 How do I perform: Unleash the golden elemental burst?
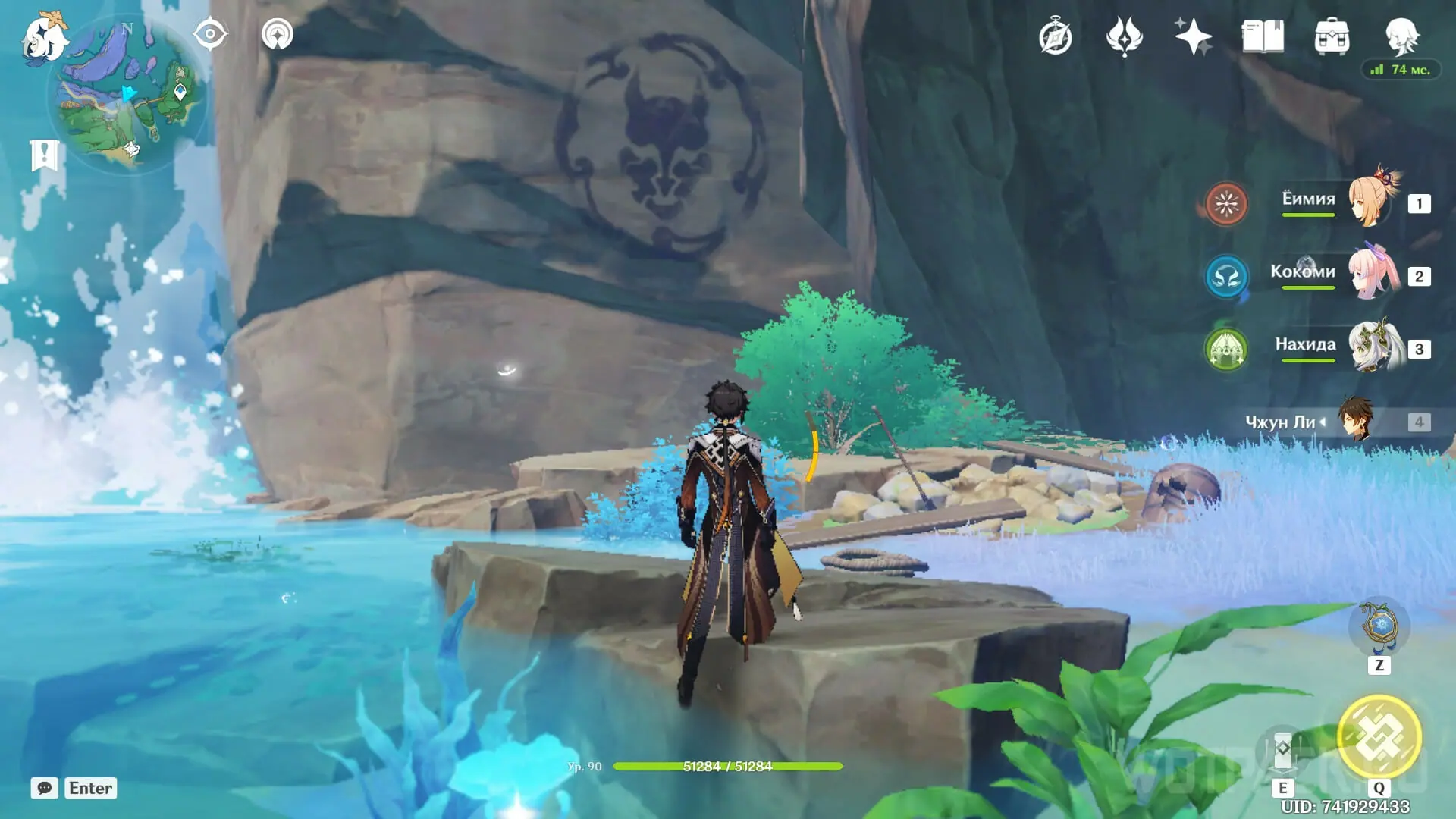[x=1379, y=737]
